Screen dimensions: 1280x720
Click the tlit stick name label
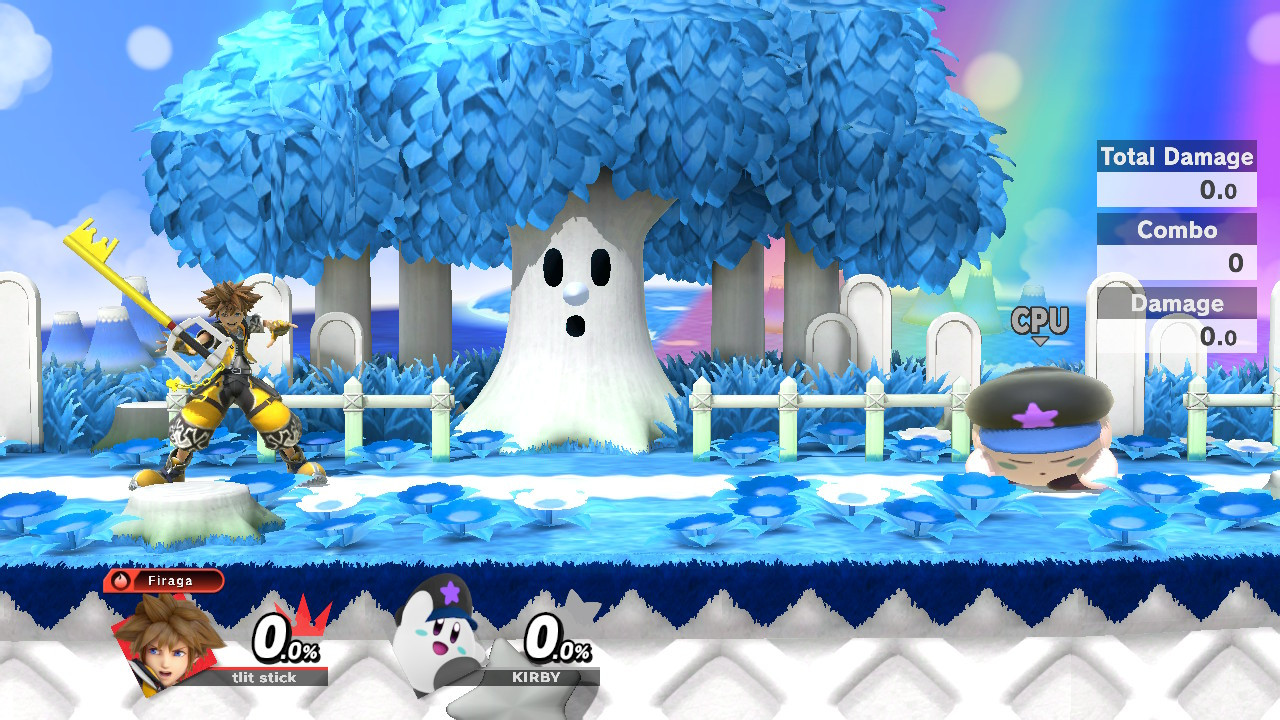[x=264, y=678]
